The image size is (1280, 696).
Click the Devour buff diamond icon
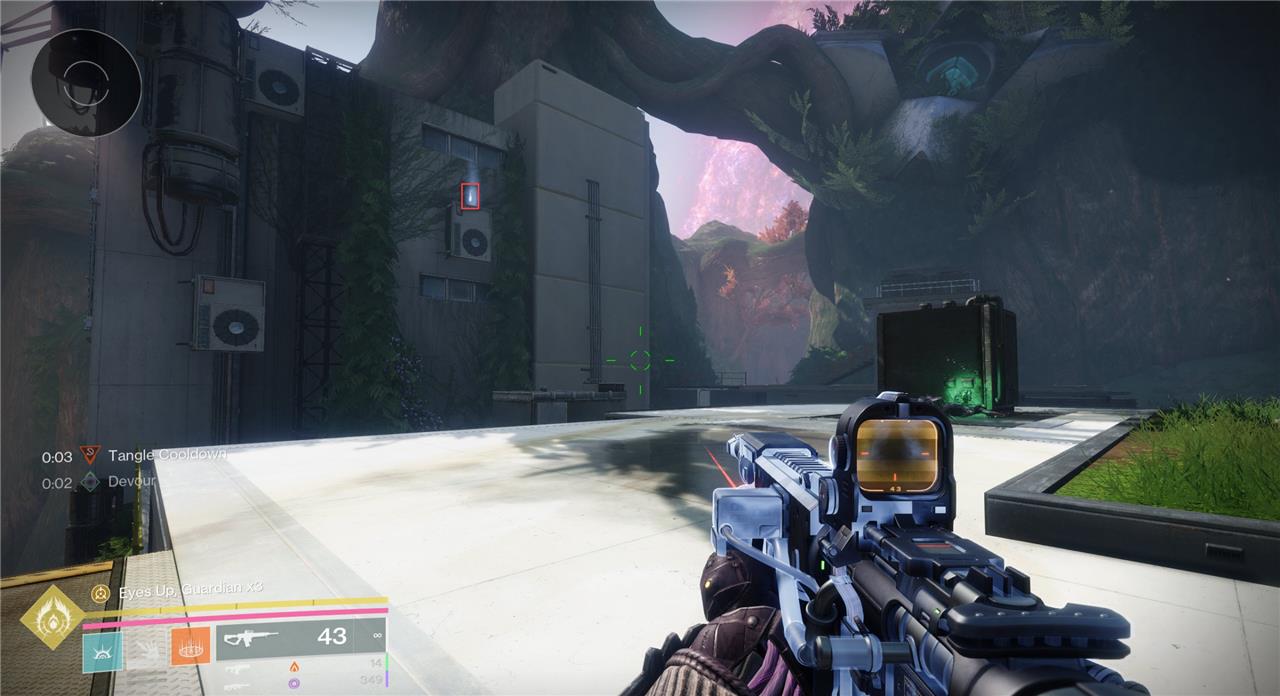(91, 482)
